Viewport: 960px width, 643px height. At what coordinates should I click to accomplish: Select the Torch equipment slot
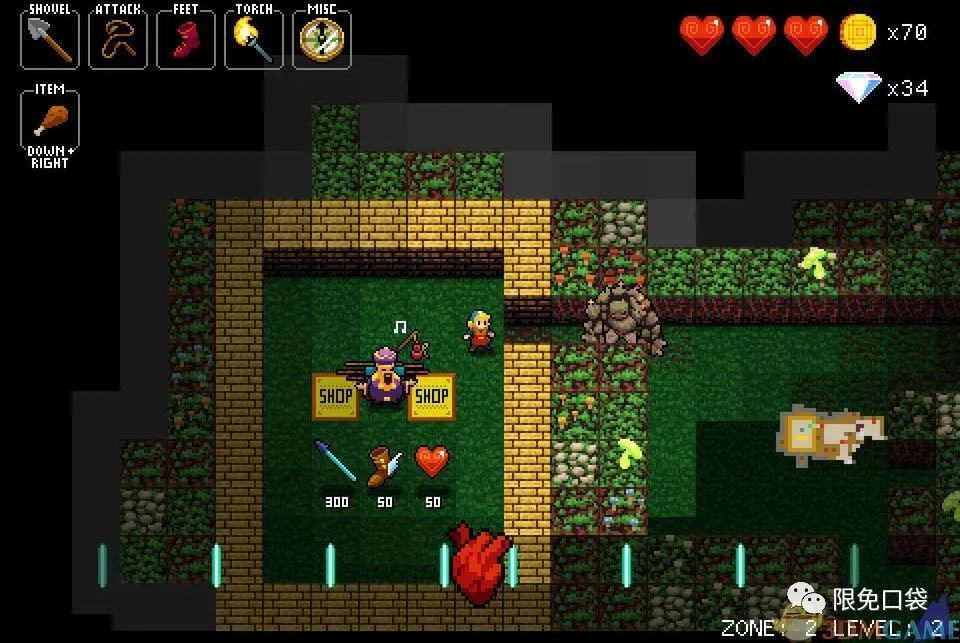pos(253,39)
